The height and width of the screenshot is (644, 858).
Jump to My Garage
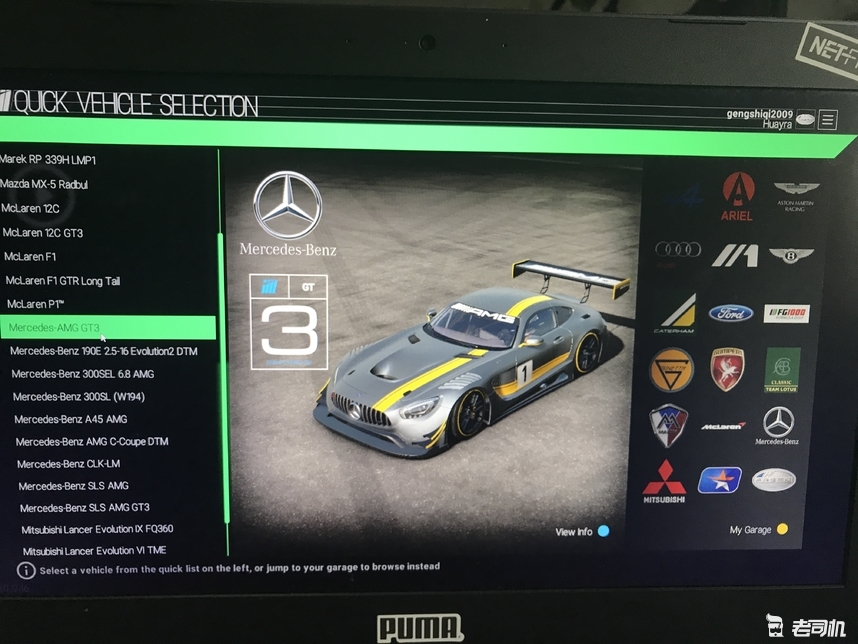pyautogui.click(x=758, y=529)
